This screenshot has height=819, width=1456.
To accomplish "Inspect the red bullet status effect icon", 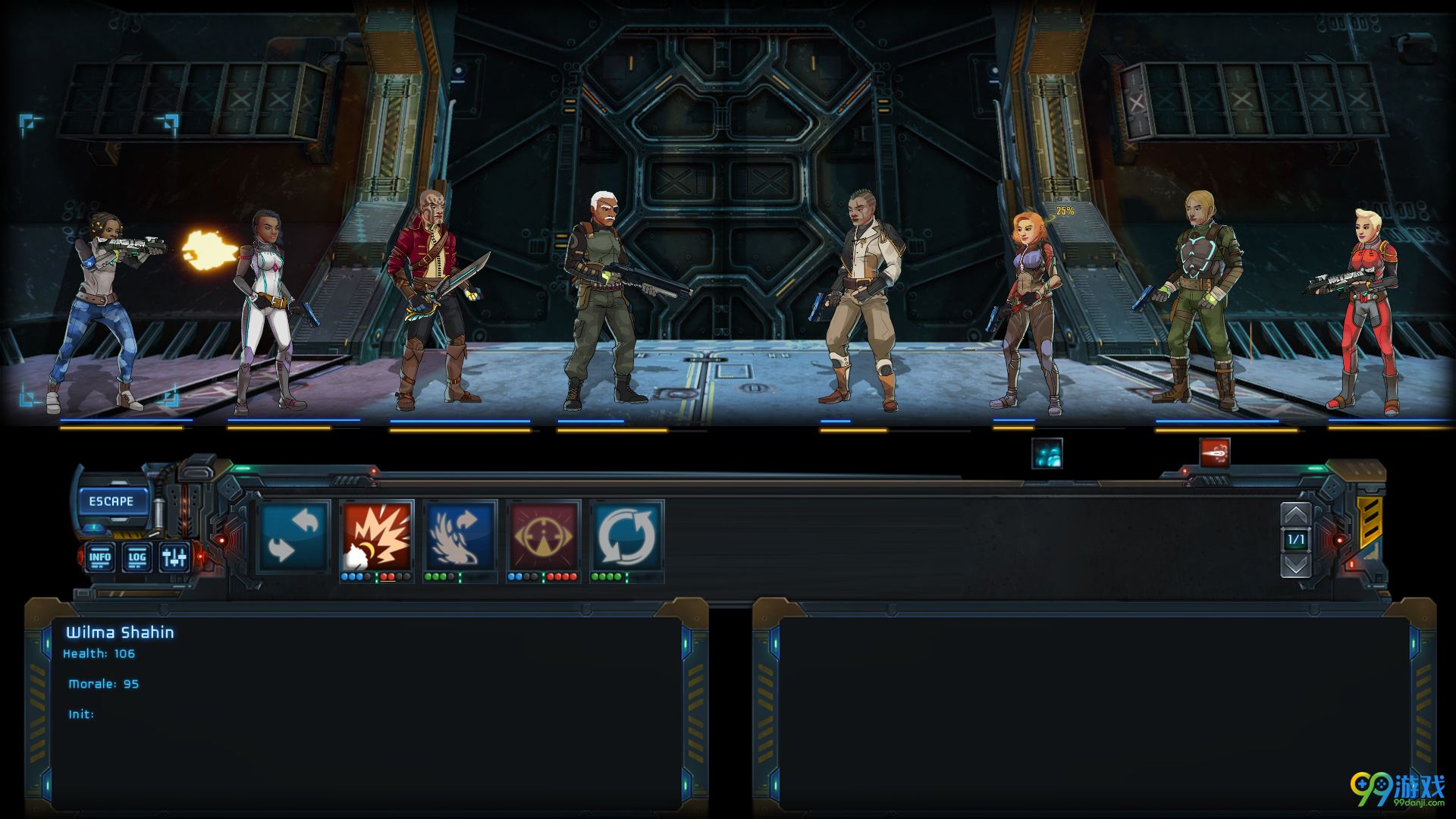I will [1214, 453].
